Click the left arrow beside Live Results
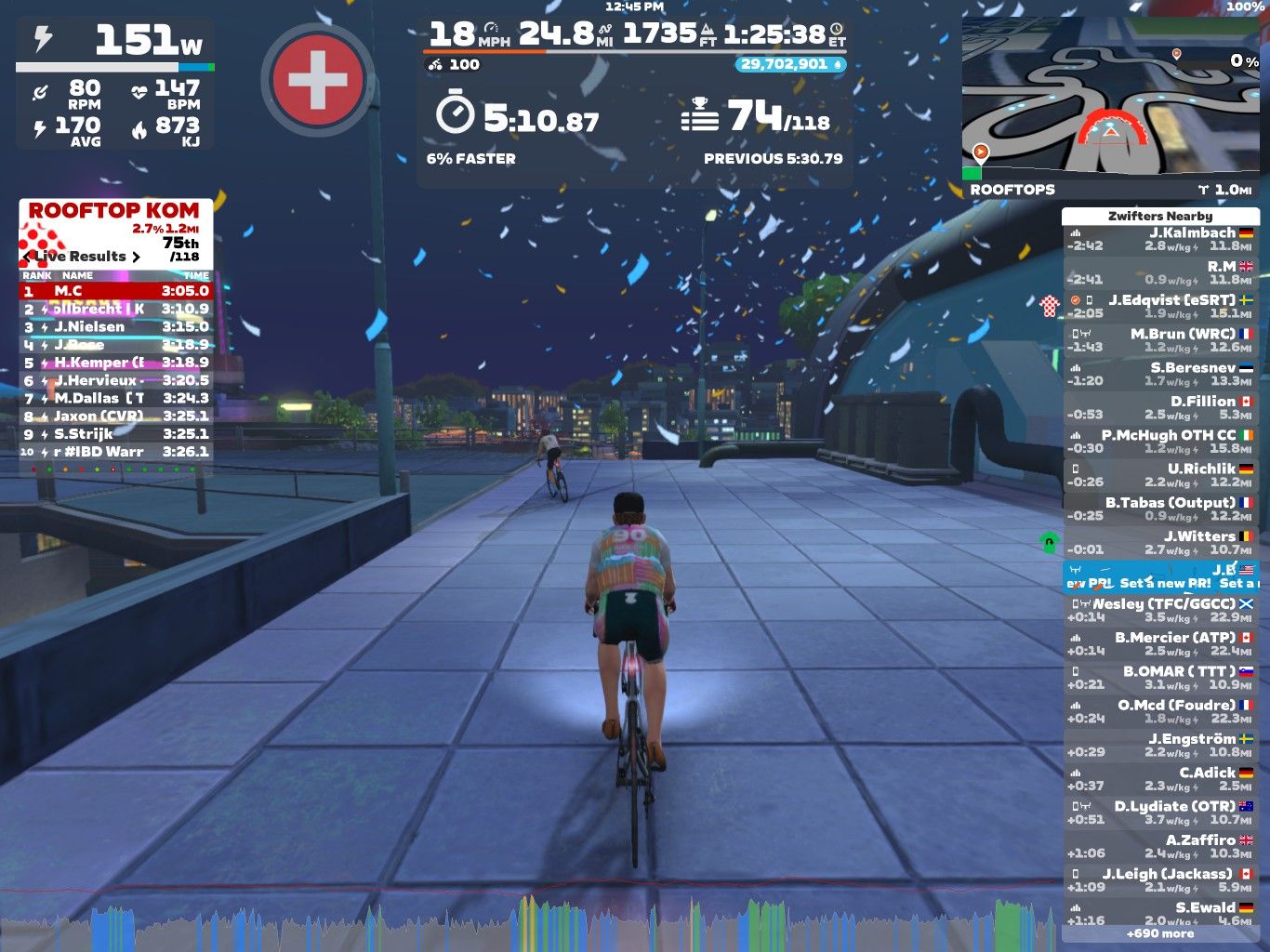 click(x=27, y=257)
